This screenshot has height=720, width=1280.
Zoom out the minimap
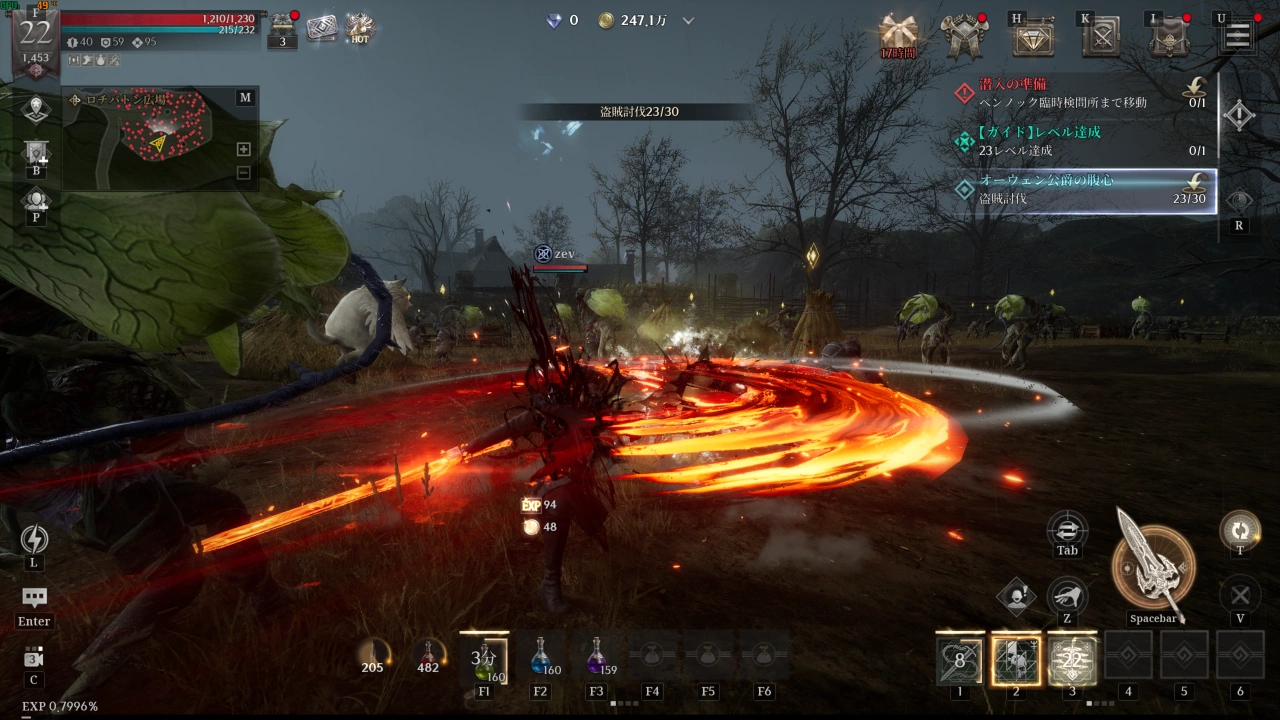[x=243, y=172]
